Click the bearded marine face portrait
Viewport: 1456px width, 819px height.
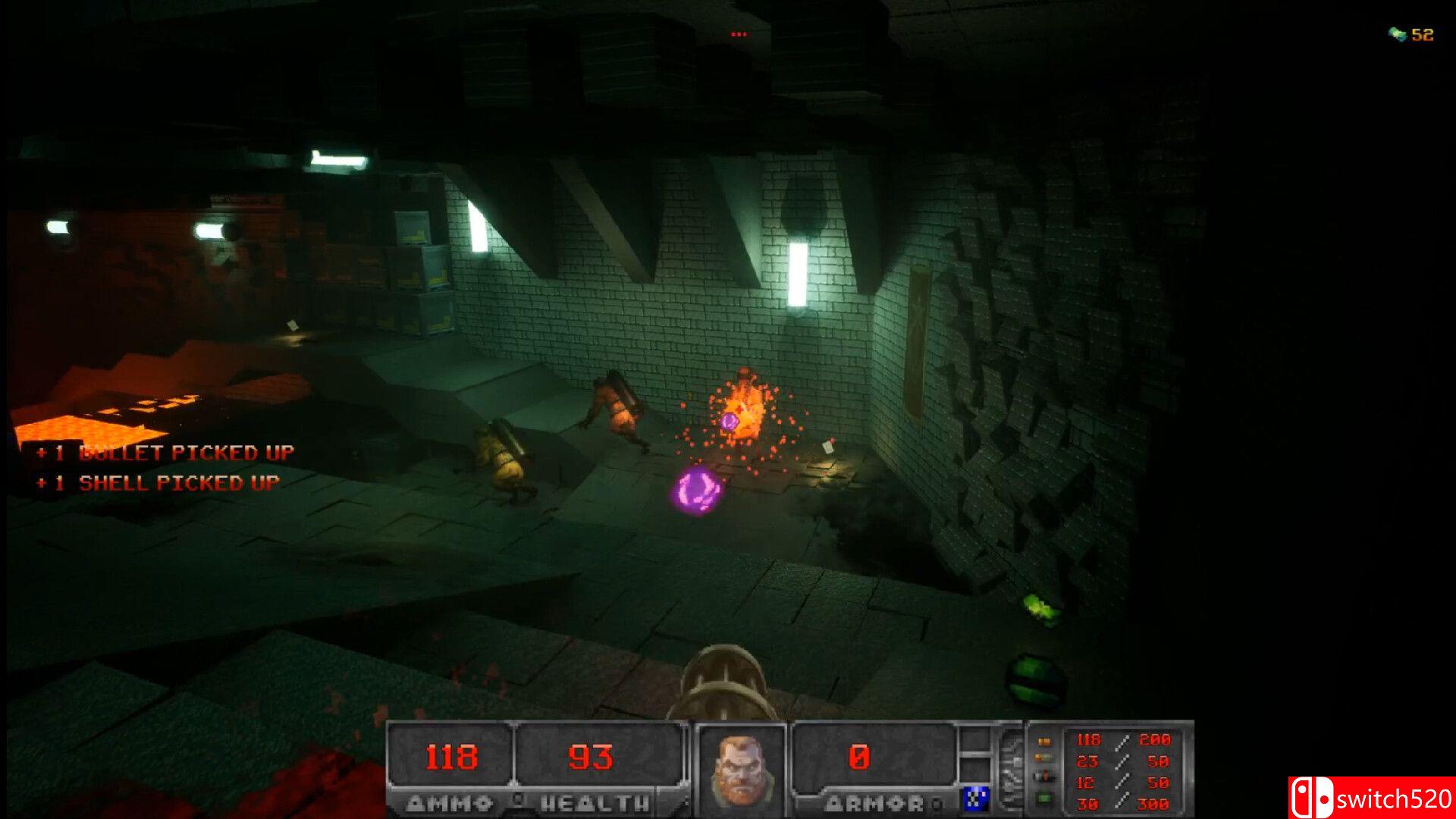tap(739, 768)
